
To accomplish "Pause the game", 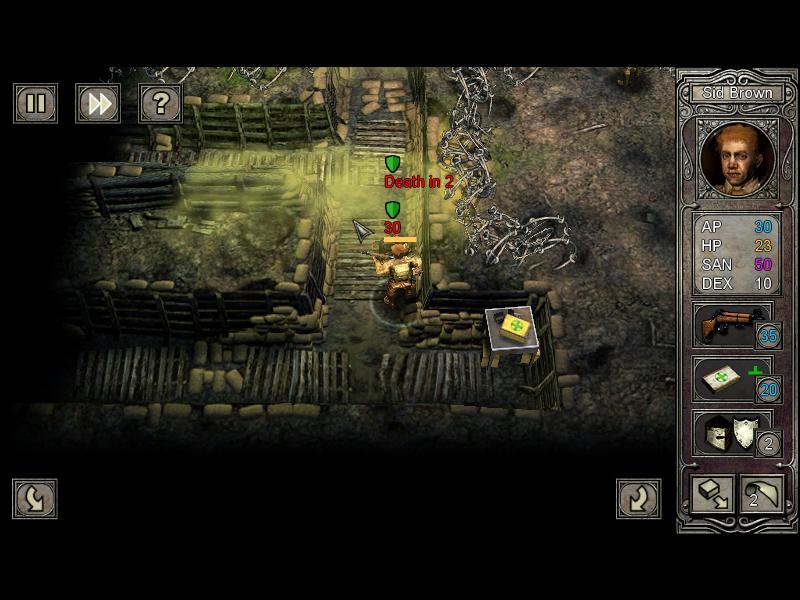I will click(x=35, y=103).
